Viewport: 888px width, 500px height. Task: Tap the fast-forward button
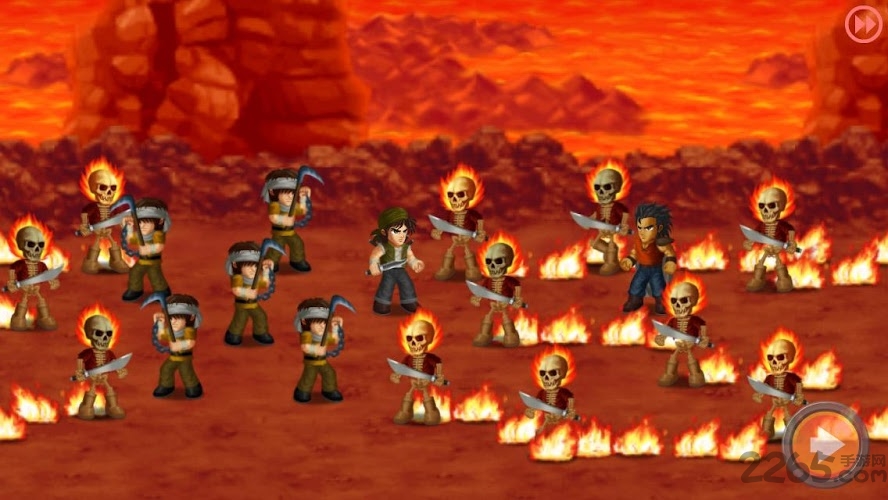(862, 24)
